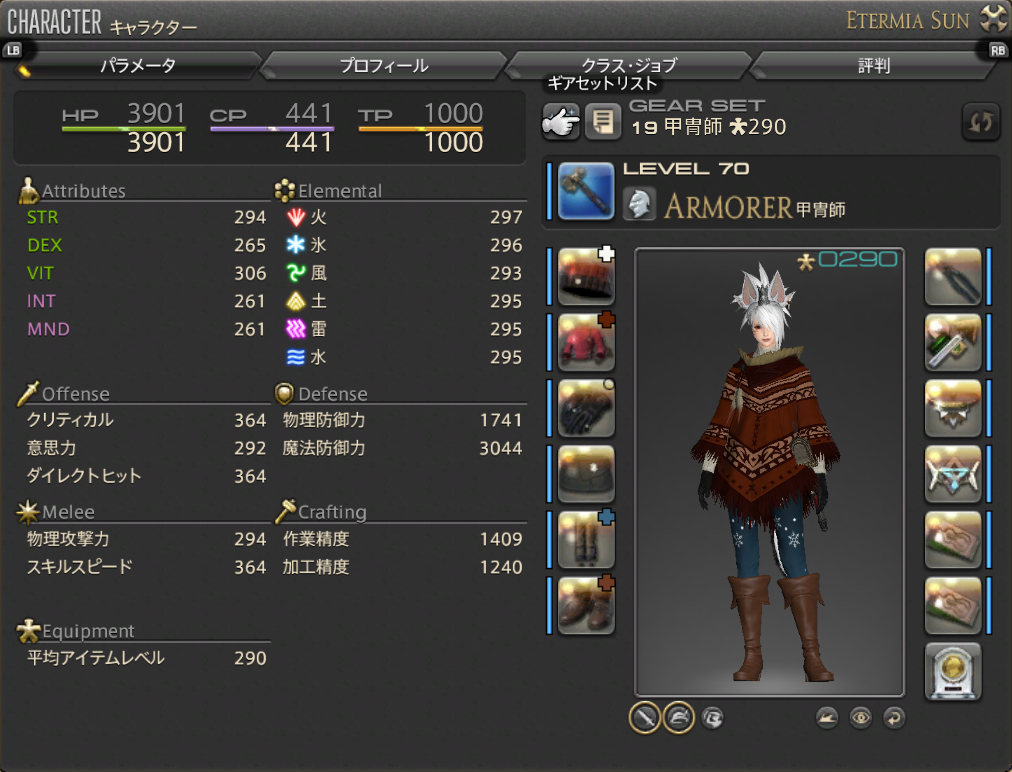This screenshot has height=772, width=1012.
Task: Reset the character preview with the arrow icon
Action: [x=894, y=717]
